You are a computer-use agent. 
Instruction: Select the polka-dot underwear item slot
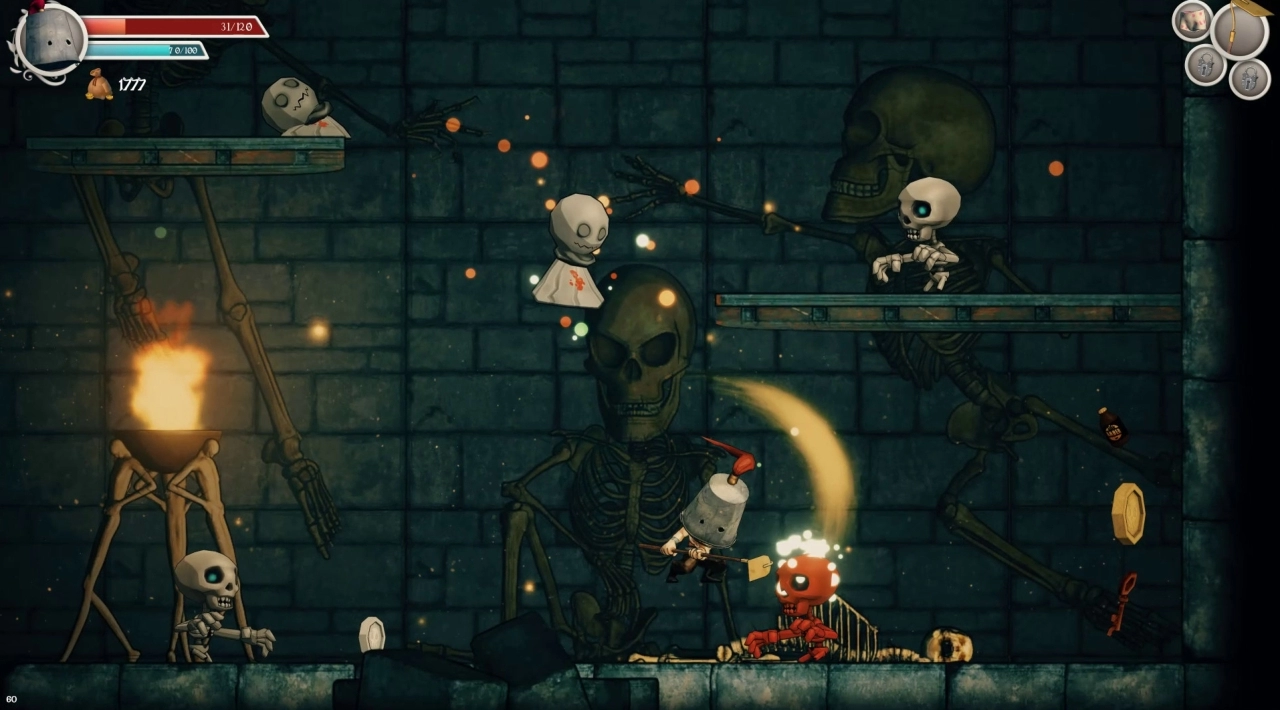coord(1192,20)
